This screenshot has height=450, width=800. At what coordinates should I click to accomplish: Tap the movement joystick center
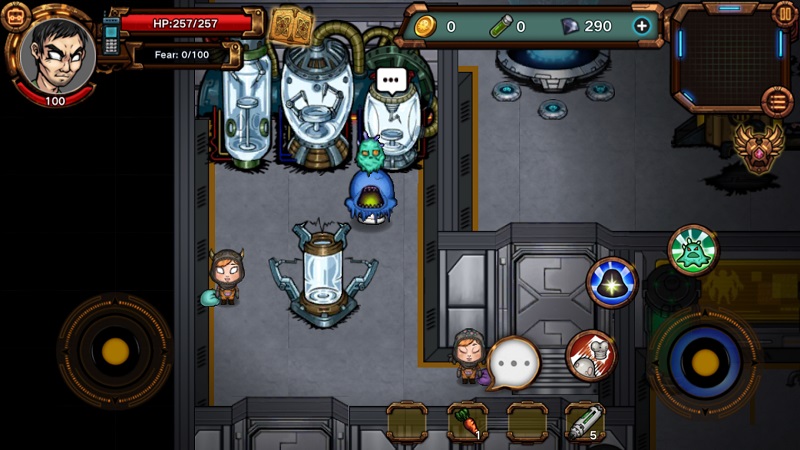(x=115, y=351)
